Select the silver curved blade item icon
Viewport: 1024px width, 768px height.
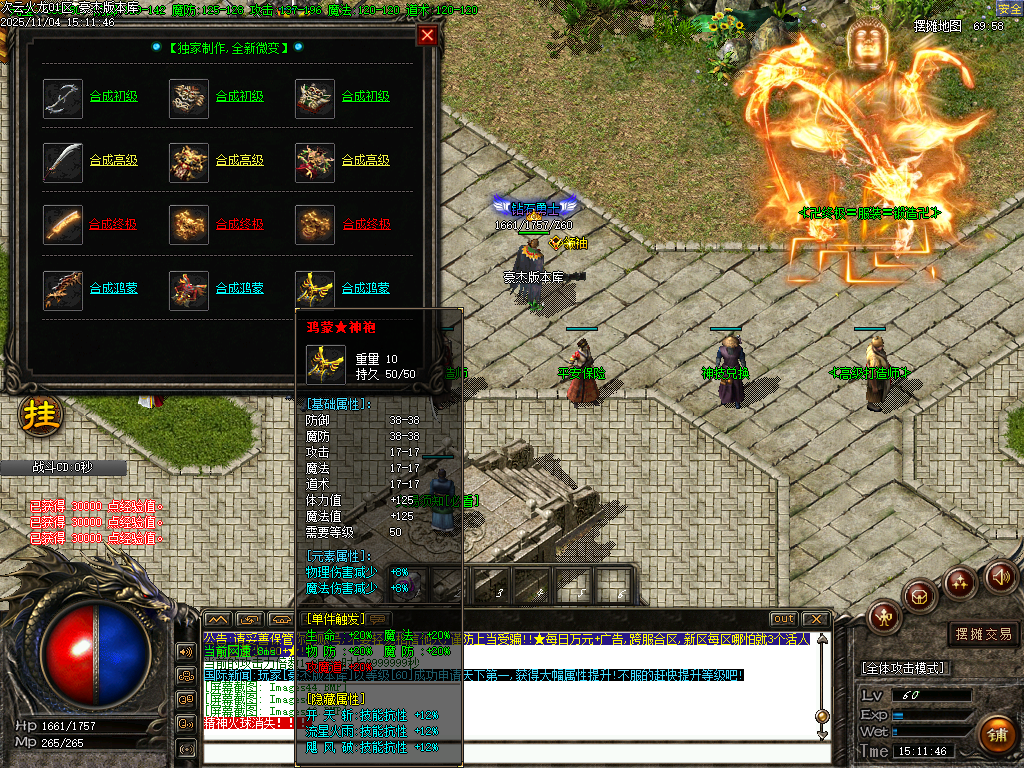[x=63, y=98]
